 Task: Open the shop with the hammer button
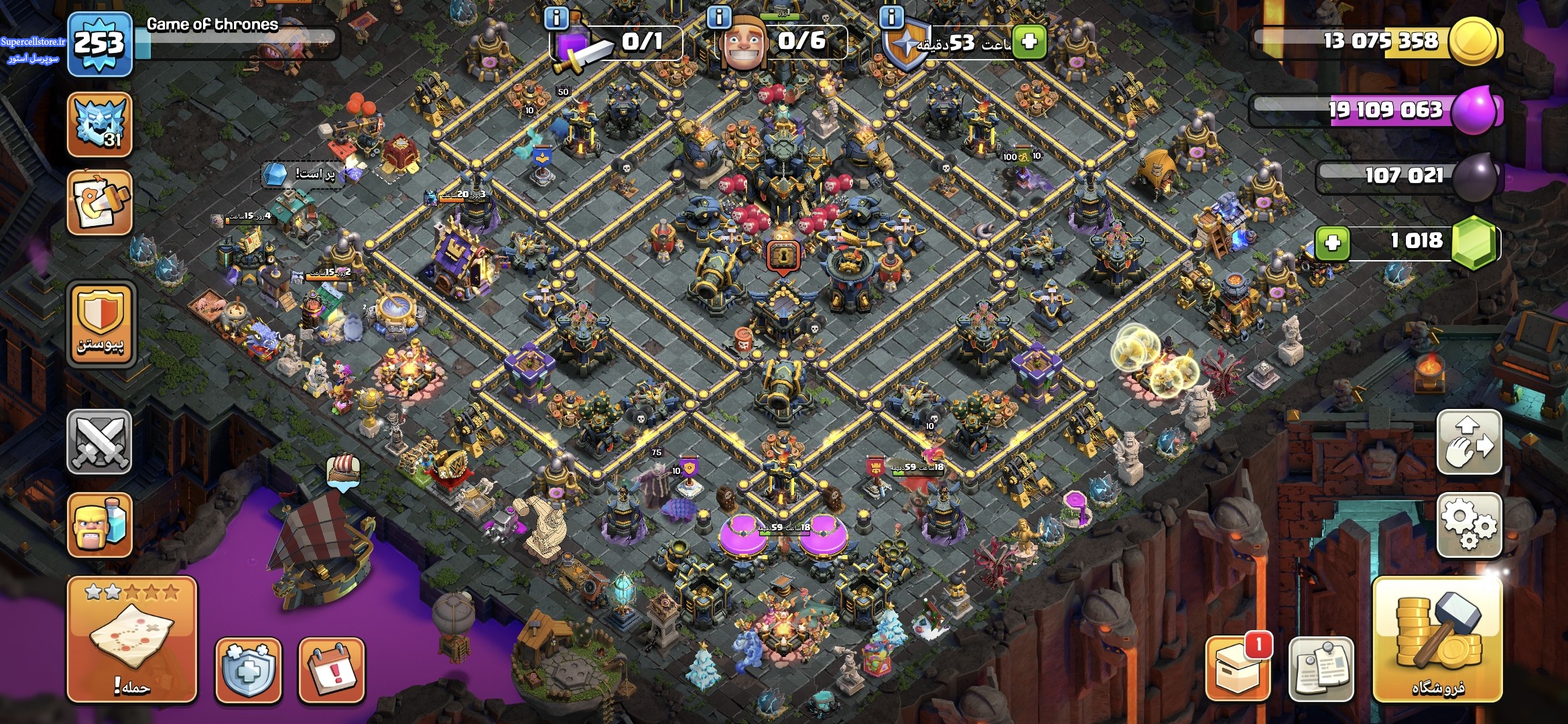coord(1437,639)
